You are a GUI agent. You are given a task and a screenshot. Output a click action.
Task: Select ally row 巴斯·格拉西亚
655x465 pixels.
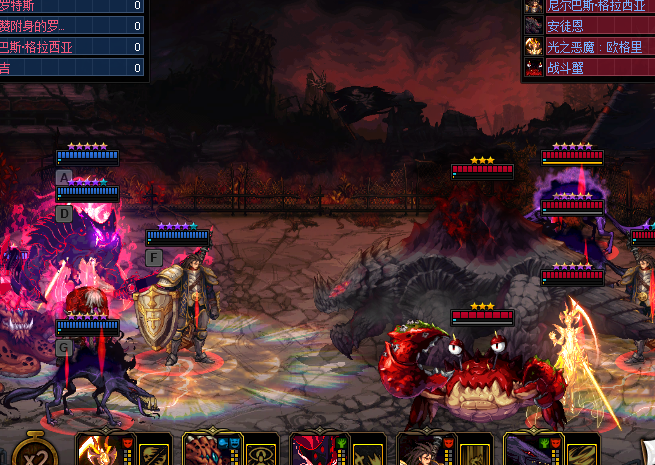(x=71, y=47)
